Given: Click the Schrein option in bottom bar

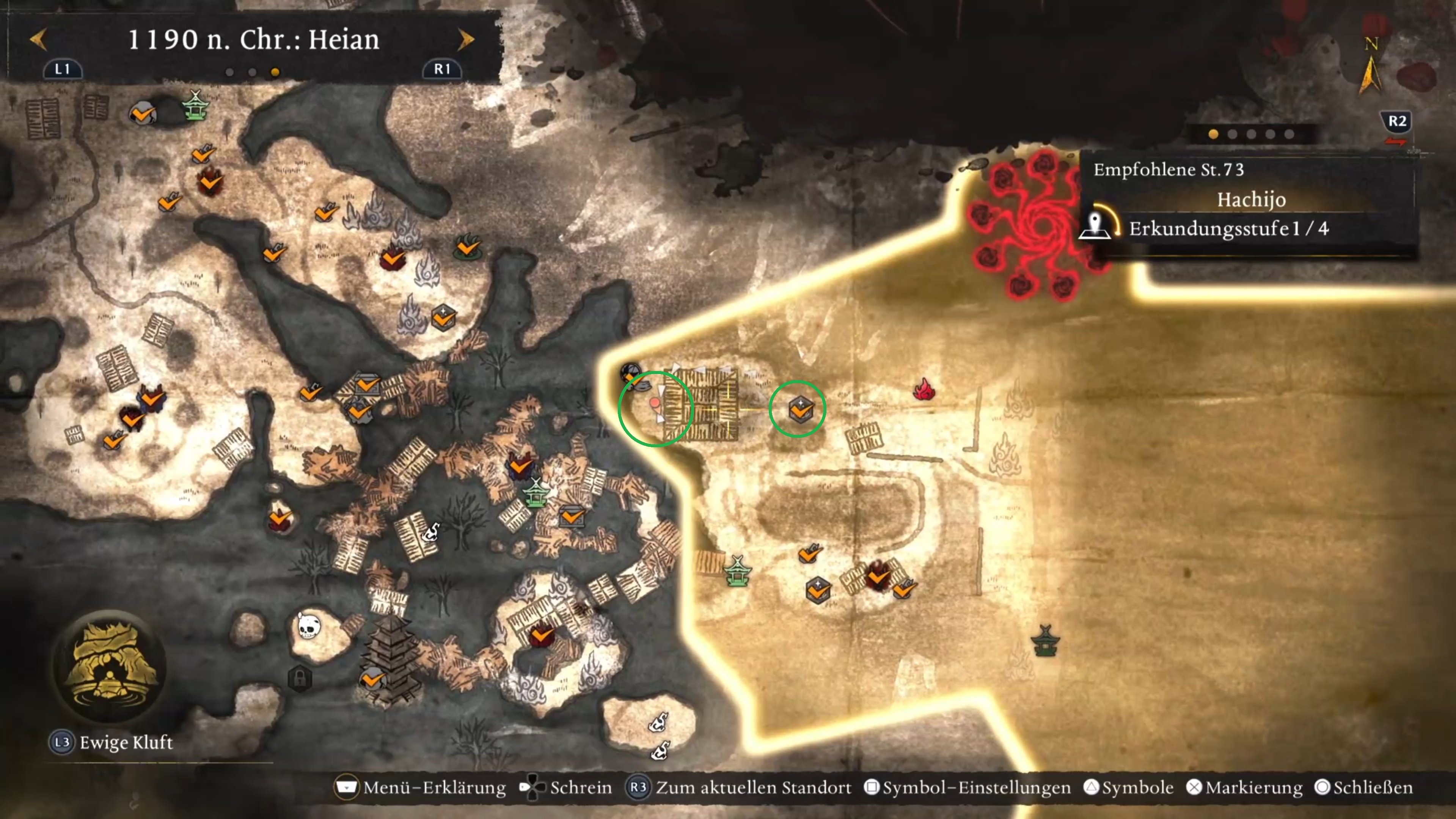Looking at the screenshot, I should [x=566, y=788].
